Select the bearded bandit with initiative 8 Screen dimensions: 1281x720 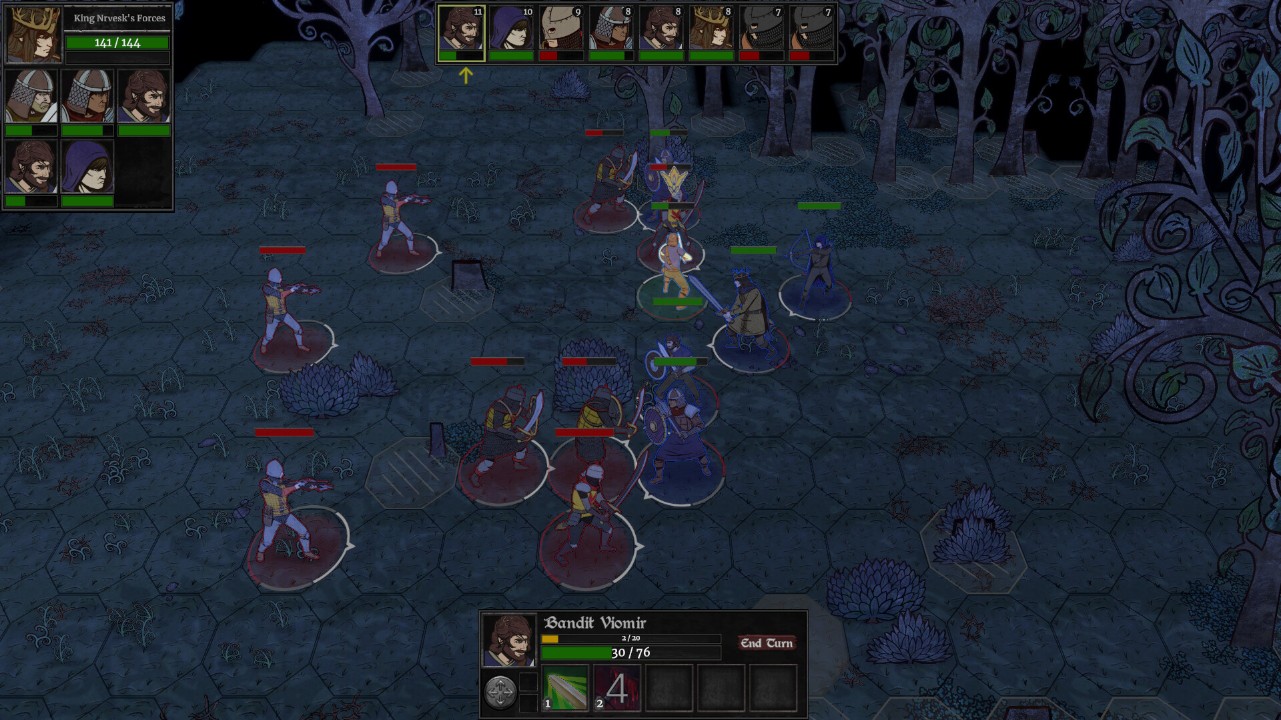661,30
